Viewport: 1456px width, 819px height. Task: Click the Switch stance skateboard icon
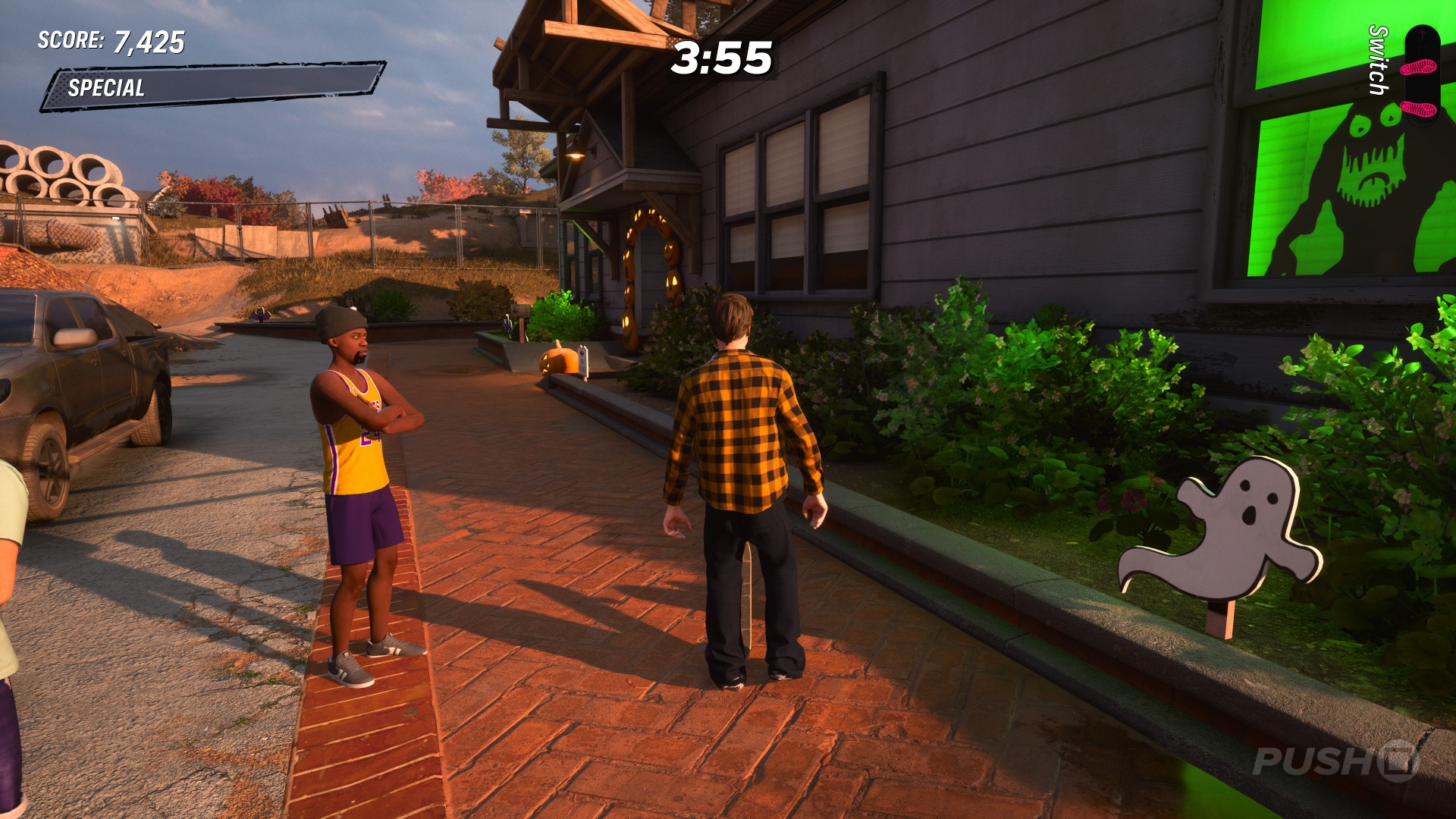point(1420,74)
